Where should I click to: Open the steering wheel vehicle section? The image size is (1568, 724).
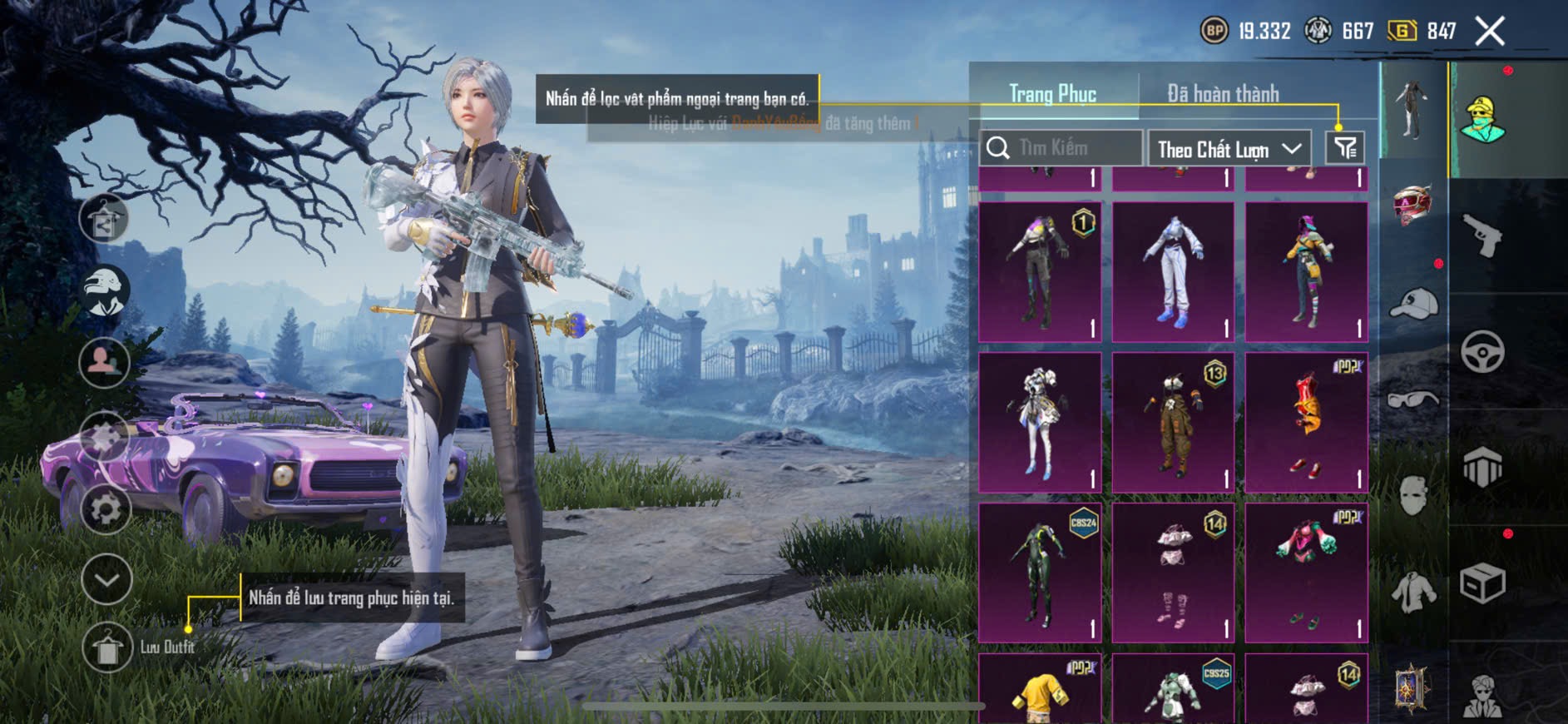pos(1482,352)
